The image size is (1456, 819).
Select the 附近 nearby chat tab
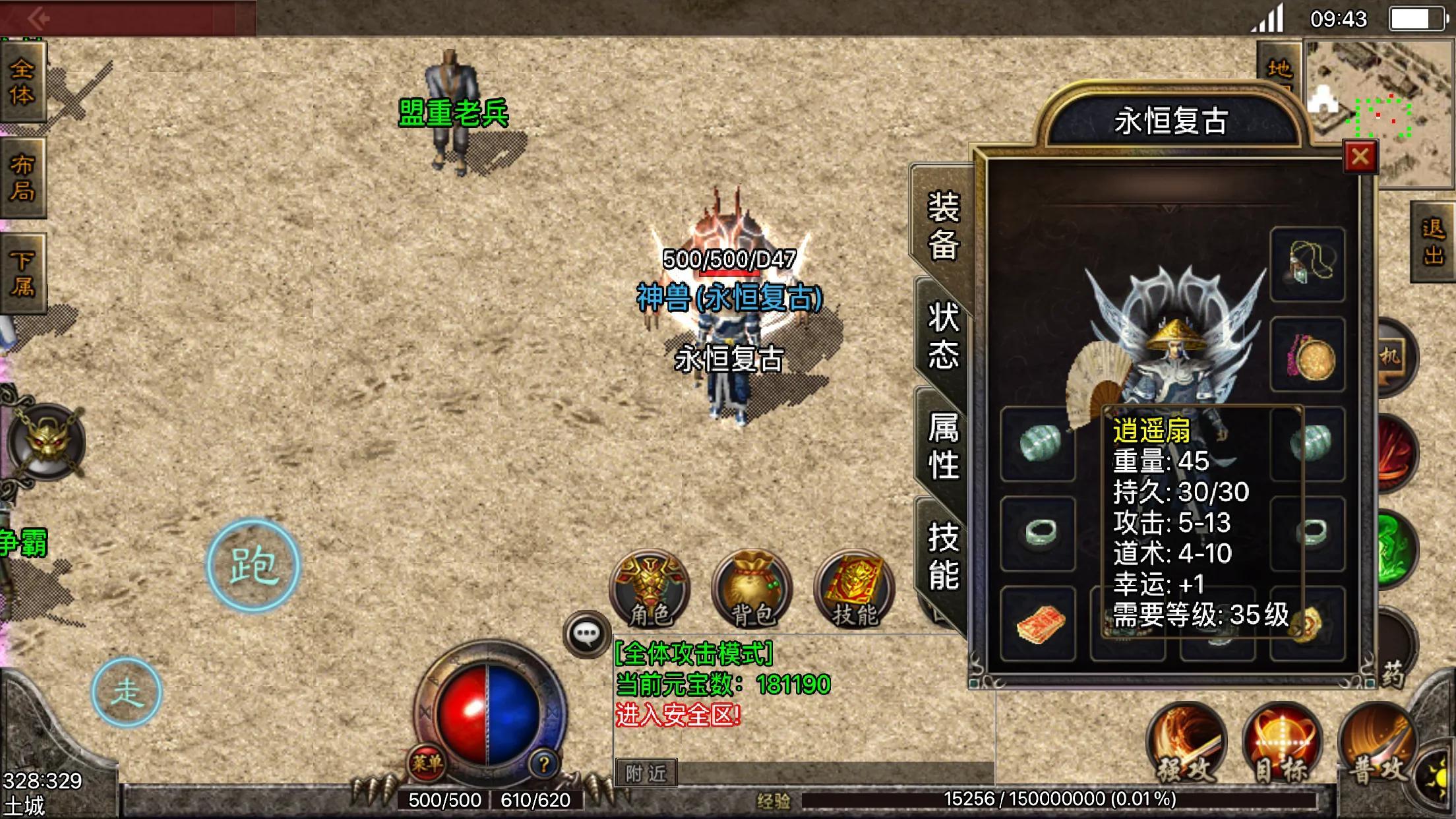646,773
